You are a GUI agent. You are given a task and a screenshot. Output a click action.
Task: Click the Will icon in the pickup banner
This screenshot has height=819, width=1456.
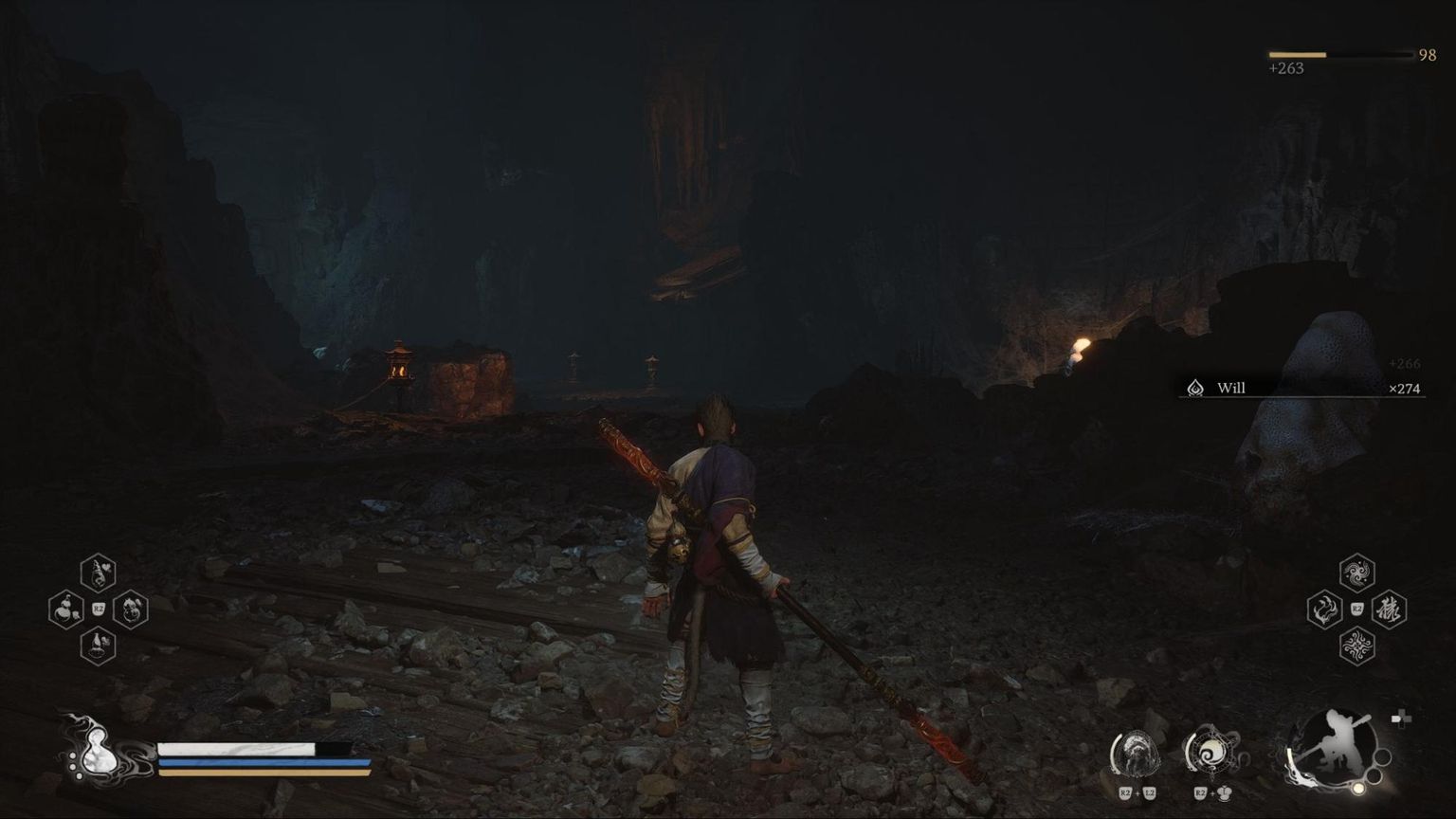pos(1193,388)
